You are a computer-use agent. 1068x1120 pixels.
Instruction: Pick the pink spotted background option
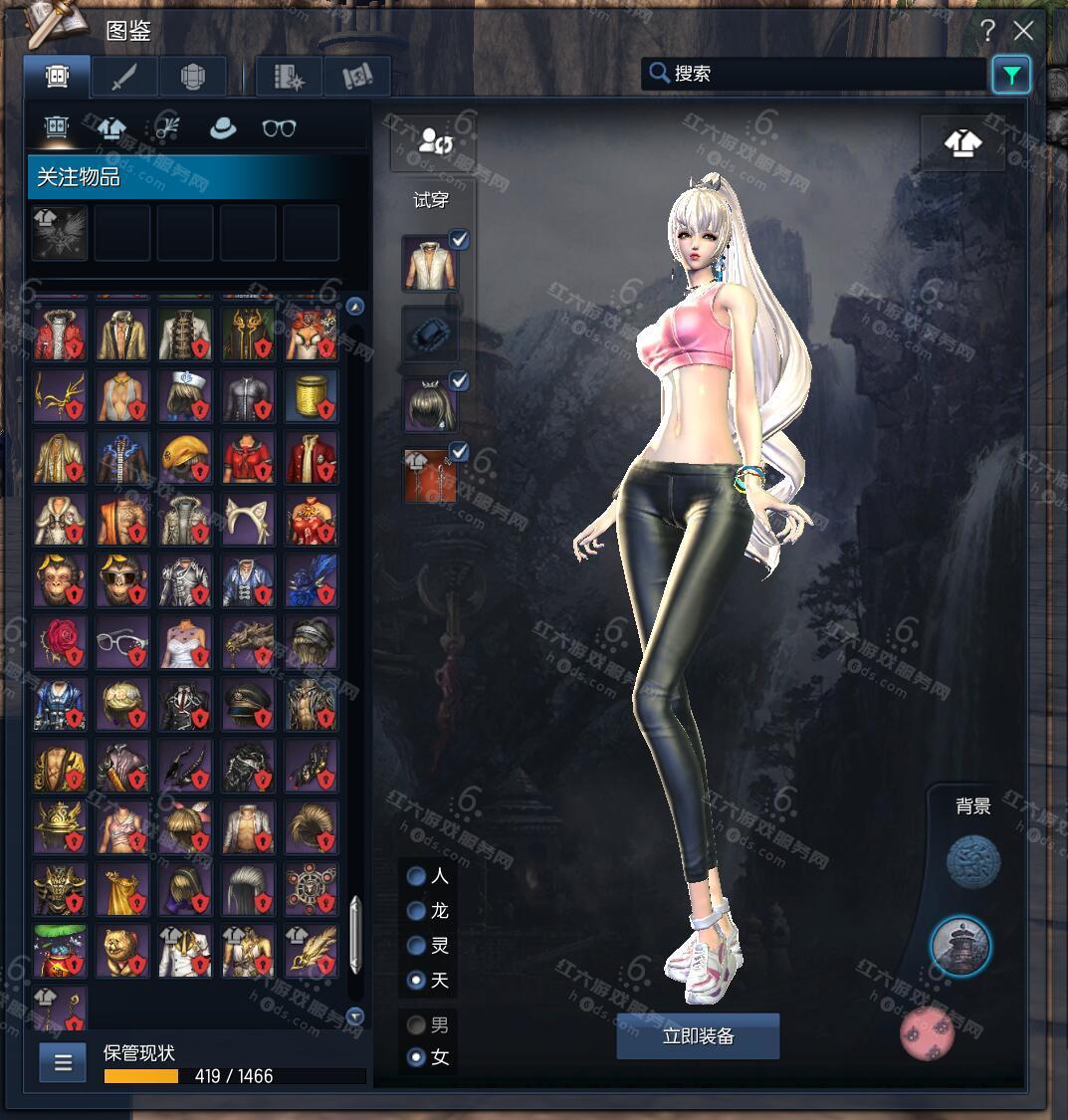927,1032
